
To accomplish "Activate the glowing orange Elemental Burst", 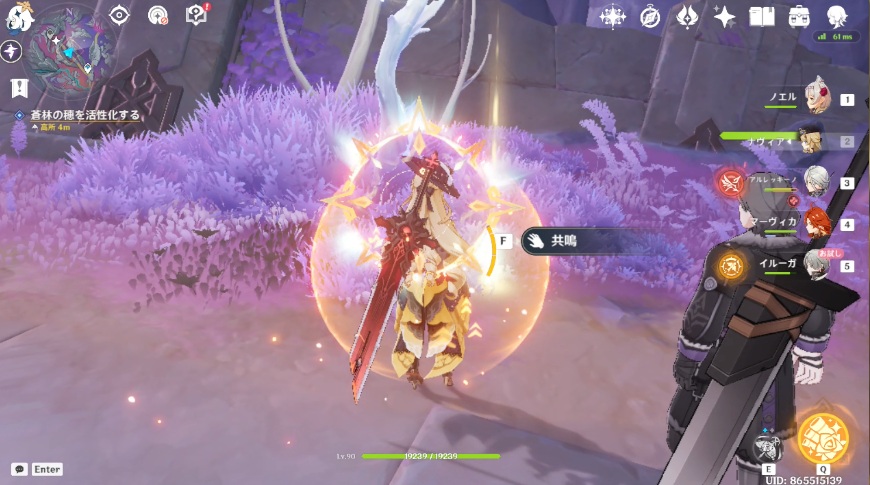I will pyautogui.click(x=823, y=438).
